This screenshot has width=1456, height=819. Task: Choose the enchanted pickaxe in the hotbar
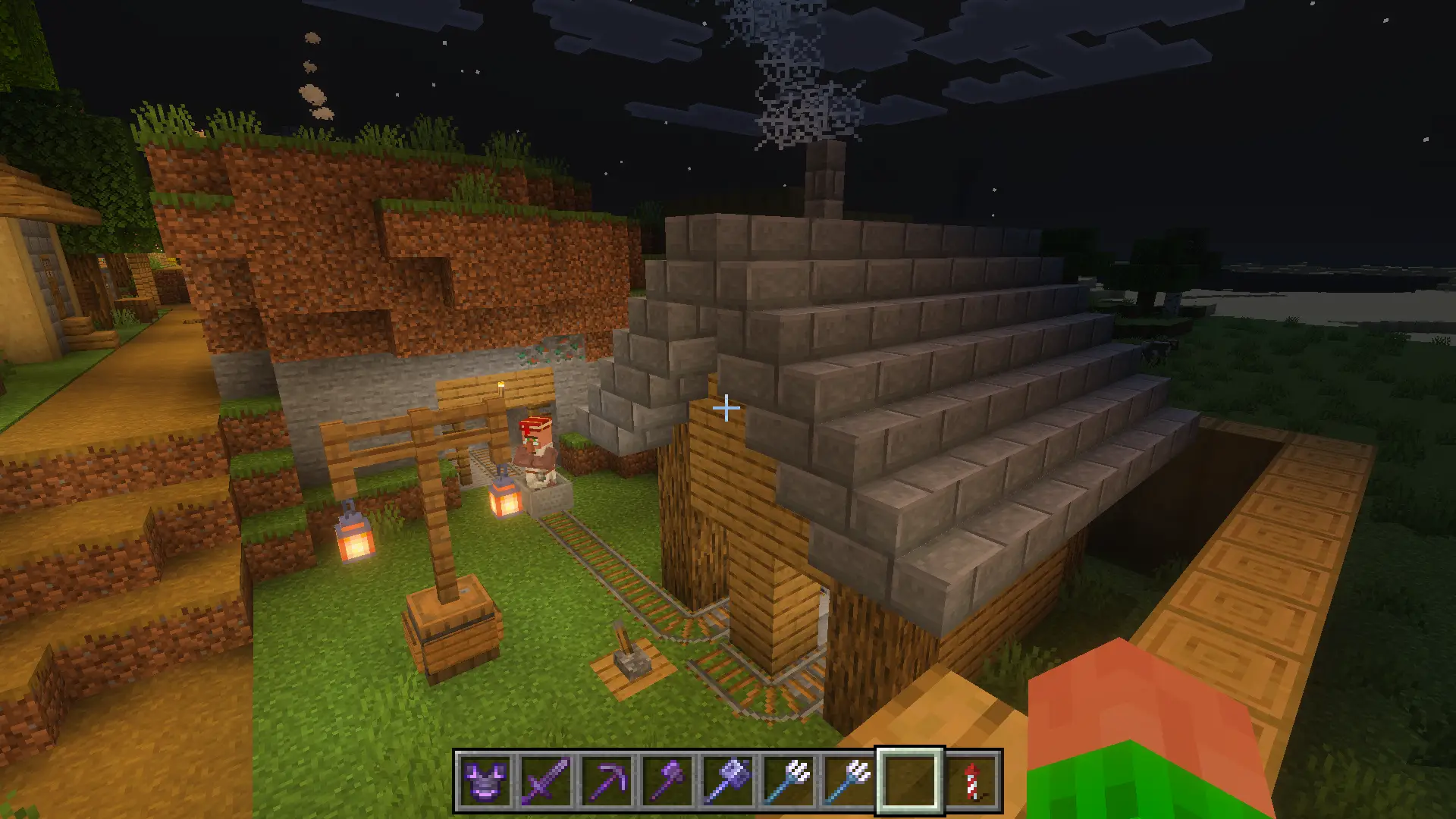pyautogui.click(x=607, y=780)
